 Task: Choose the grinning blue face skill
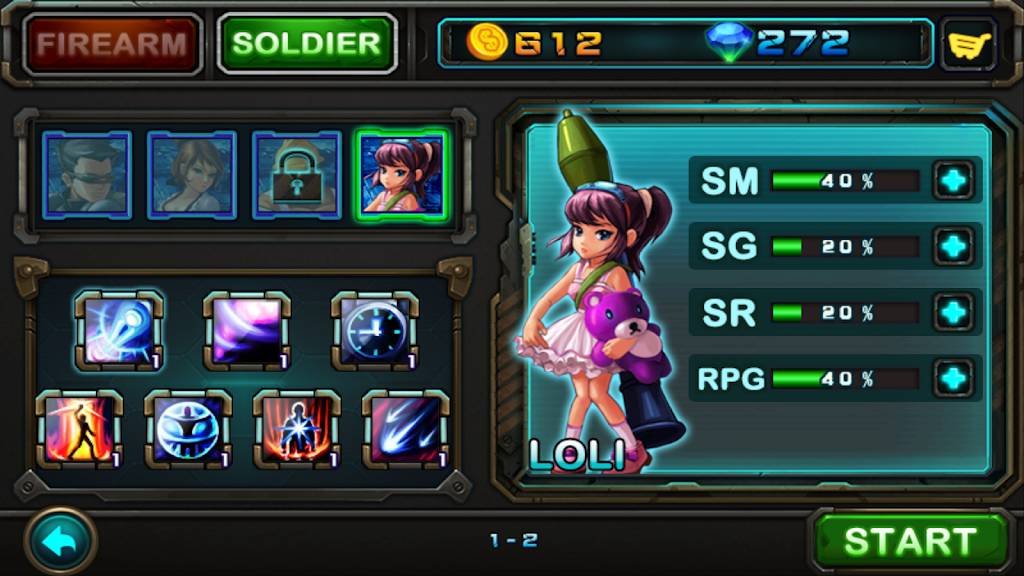click(x=188, y=430)
